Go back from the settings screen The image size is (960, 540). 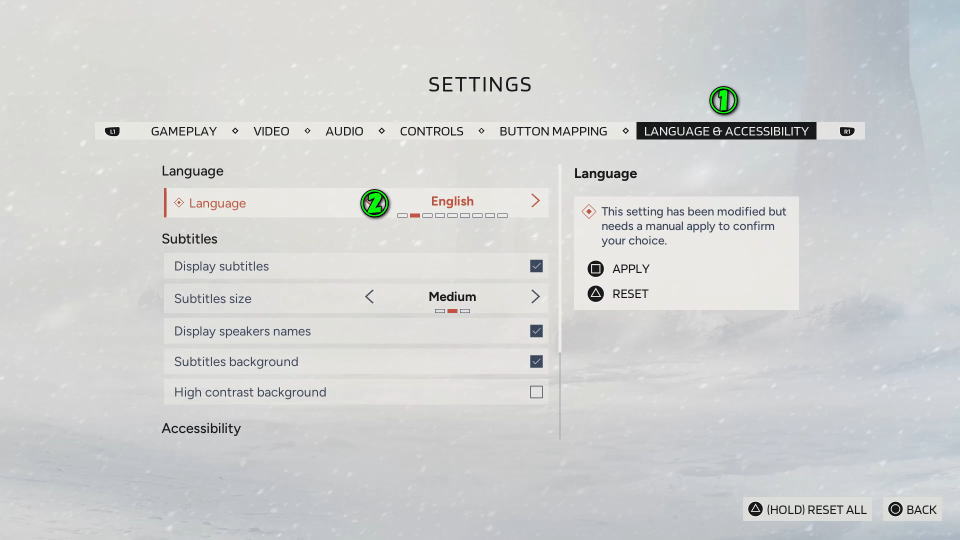(912, 510)
